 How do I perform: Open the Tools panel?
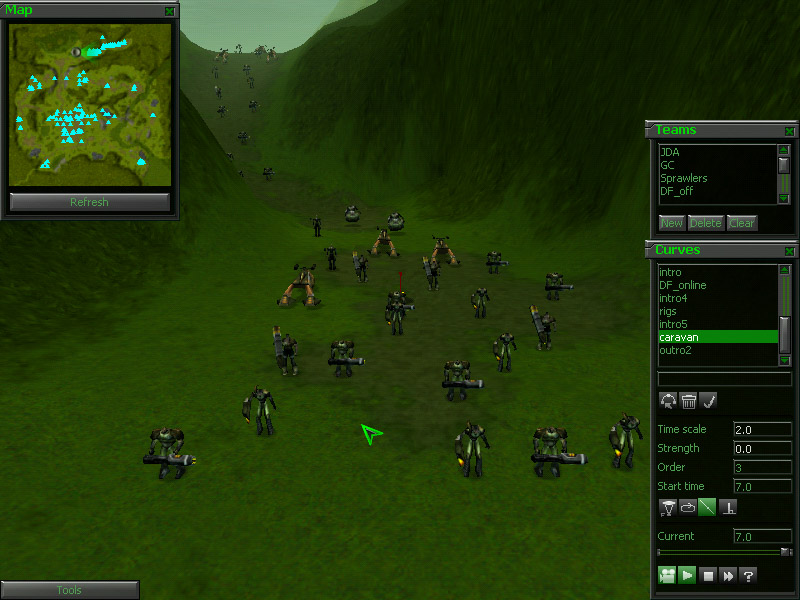coord(69,590)
